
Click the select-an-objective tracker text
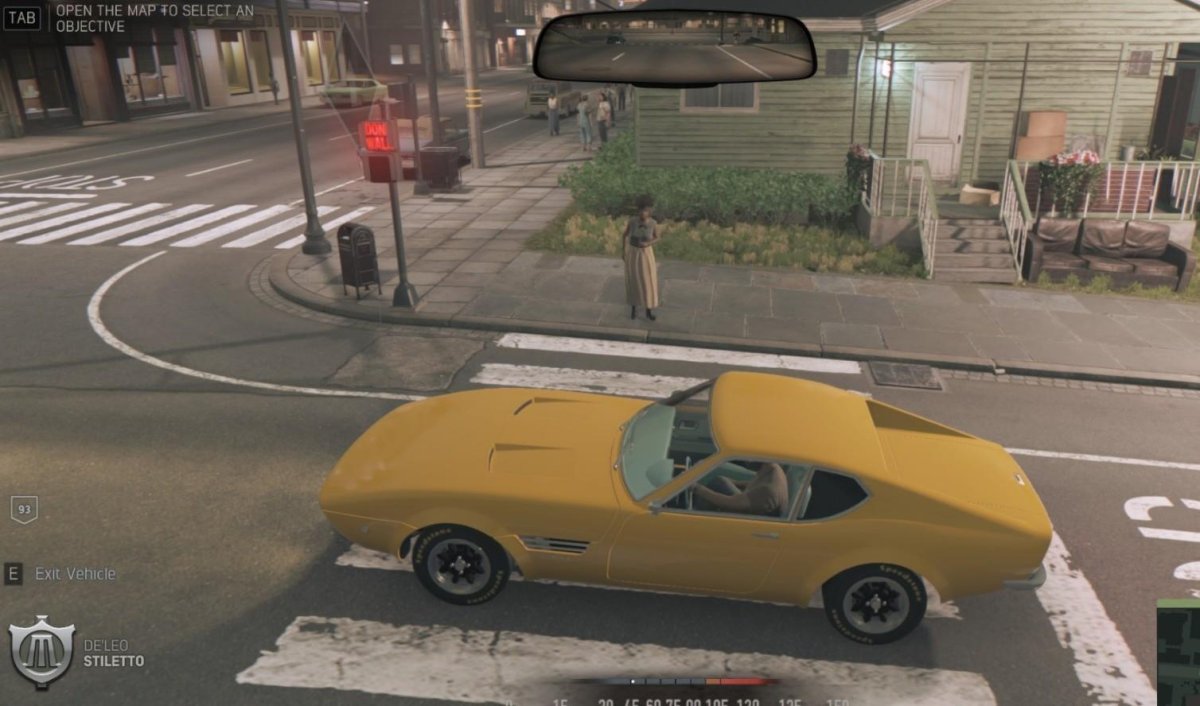[x=153, y=17]
